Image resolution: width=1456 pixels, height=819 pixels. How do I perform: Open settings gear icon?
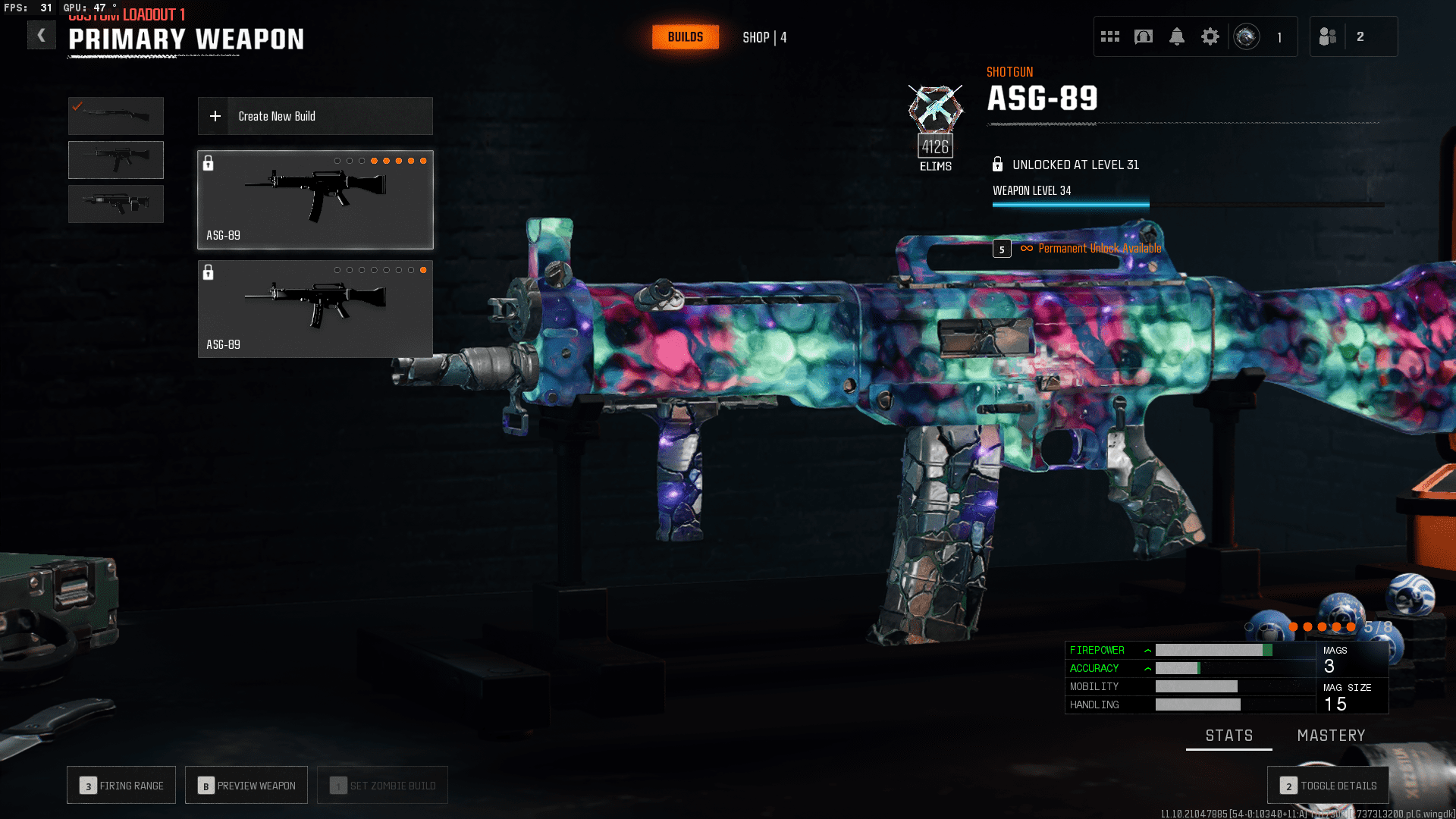1210,36
